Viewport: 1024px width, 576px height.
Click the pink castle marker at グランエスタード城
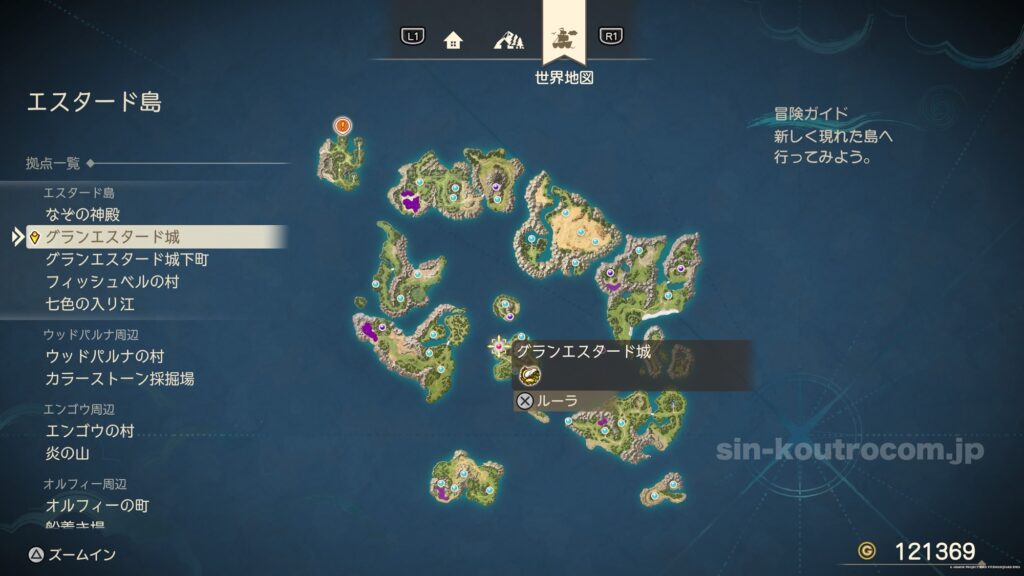point(500,347)
